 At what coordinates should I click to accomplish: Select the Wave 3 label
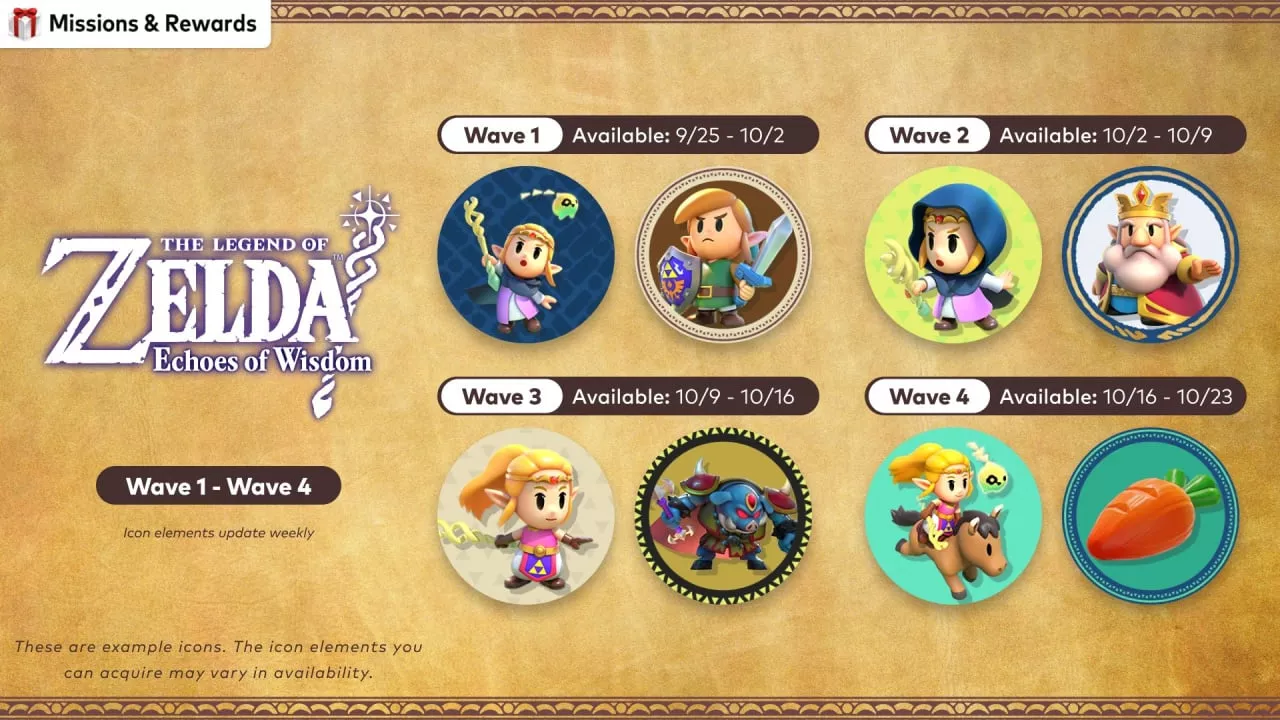501,397
